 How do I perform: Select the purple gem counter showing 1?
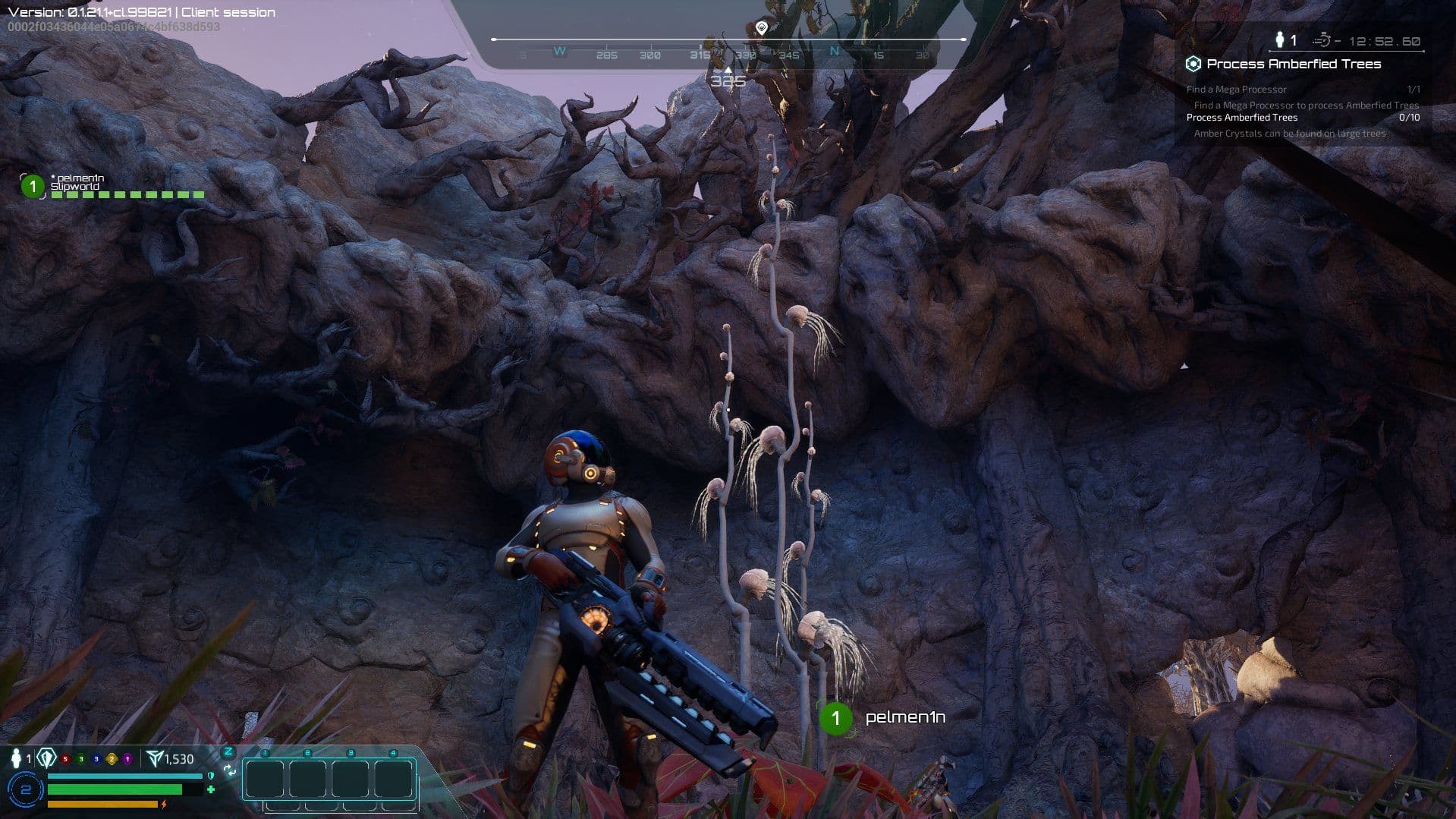pos(127,759)
